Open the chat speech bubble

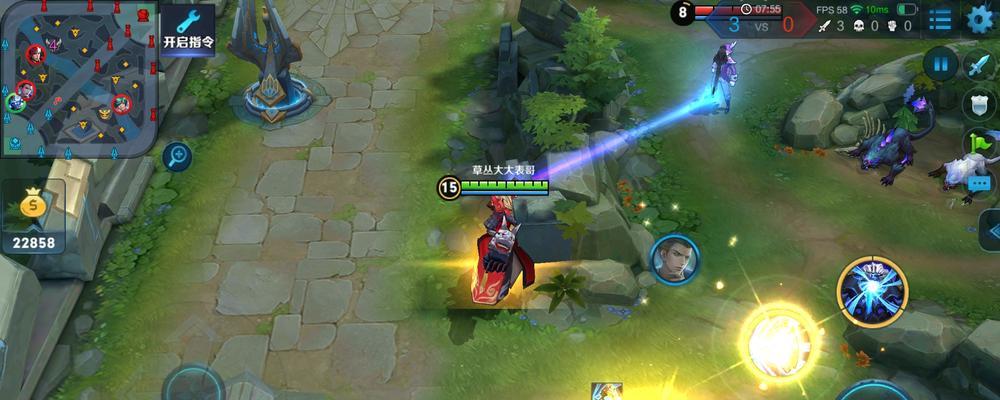click(x=979, y=183)
